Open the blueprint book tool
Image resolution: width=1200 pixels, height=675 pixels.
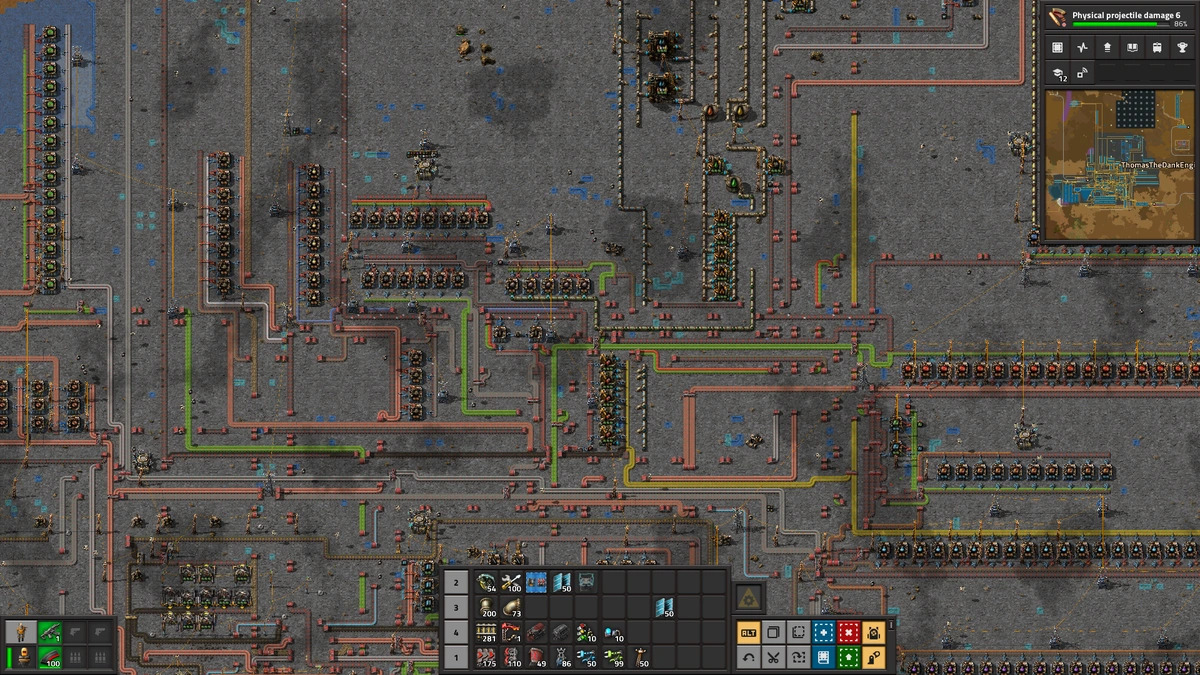tap(823, 657)
